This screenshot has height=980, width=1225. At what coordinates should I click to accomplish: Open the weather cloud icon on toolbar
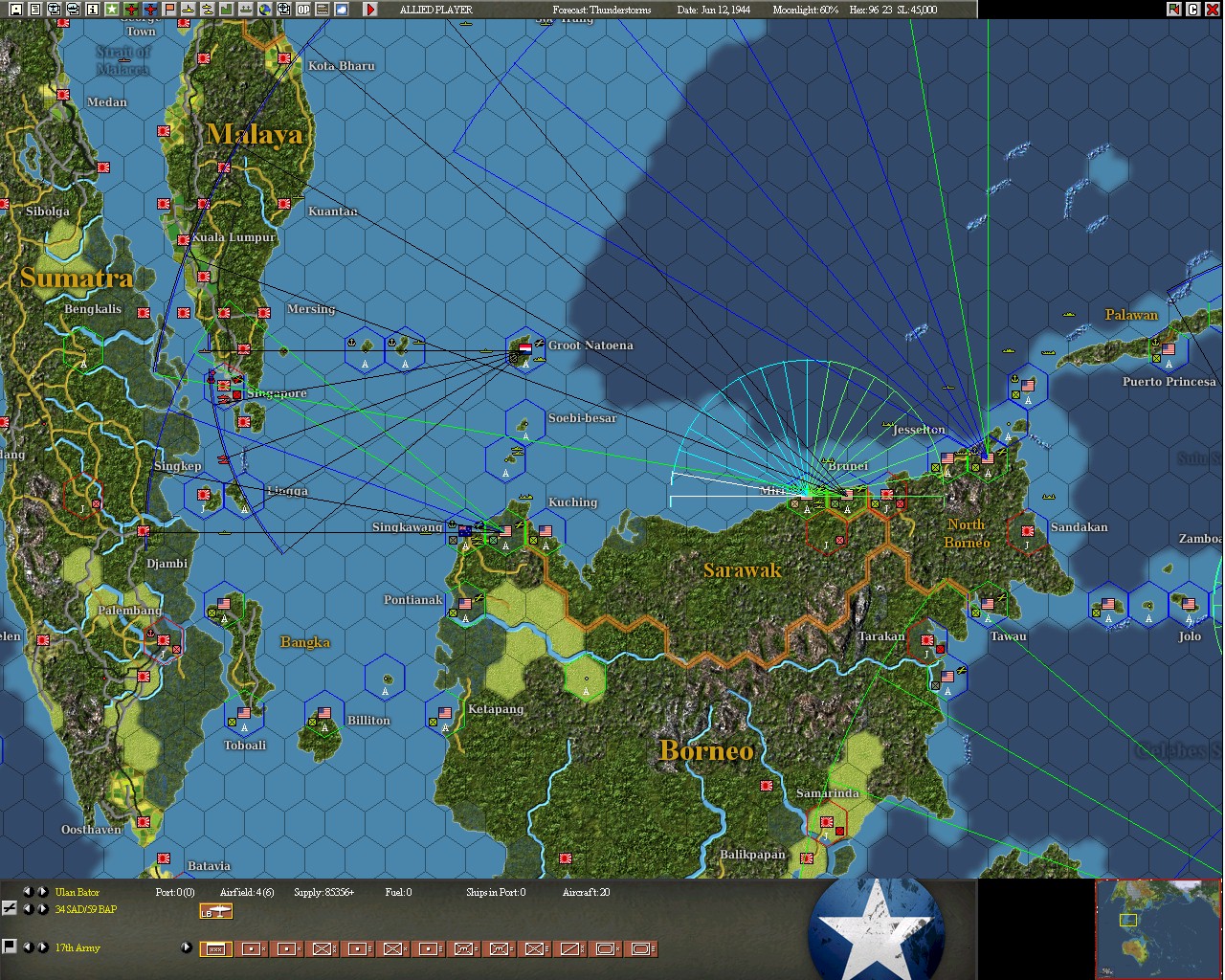(341, 10)
